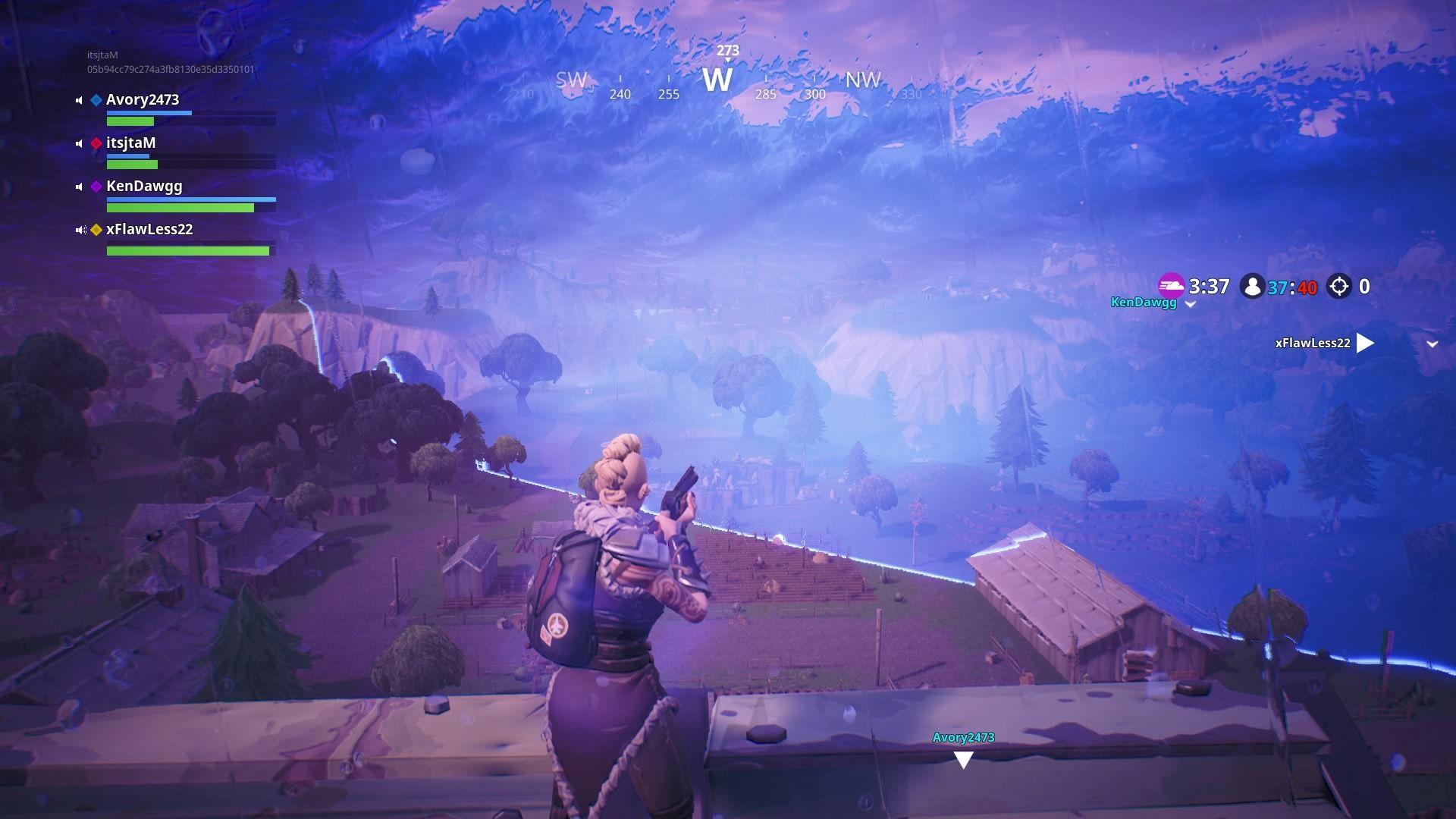
Task: Mute itsjtaM's speaker icon
Action: [x=78, y=143]
